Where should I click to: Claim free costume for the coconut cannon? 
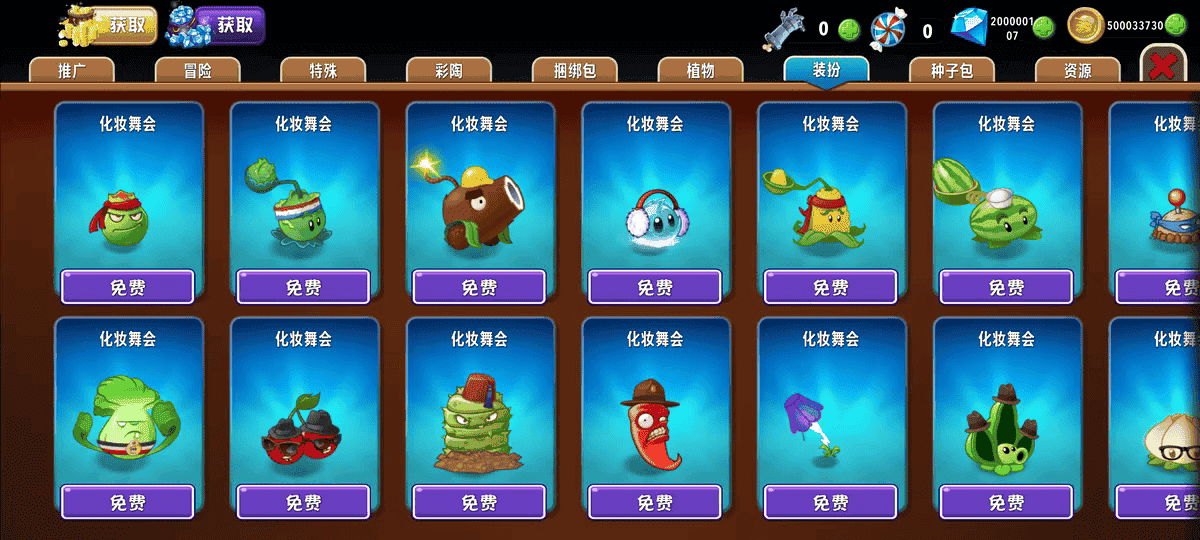(479, 287)
